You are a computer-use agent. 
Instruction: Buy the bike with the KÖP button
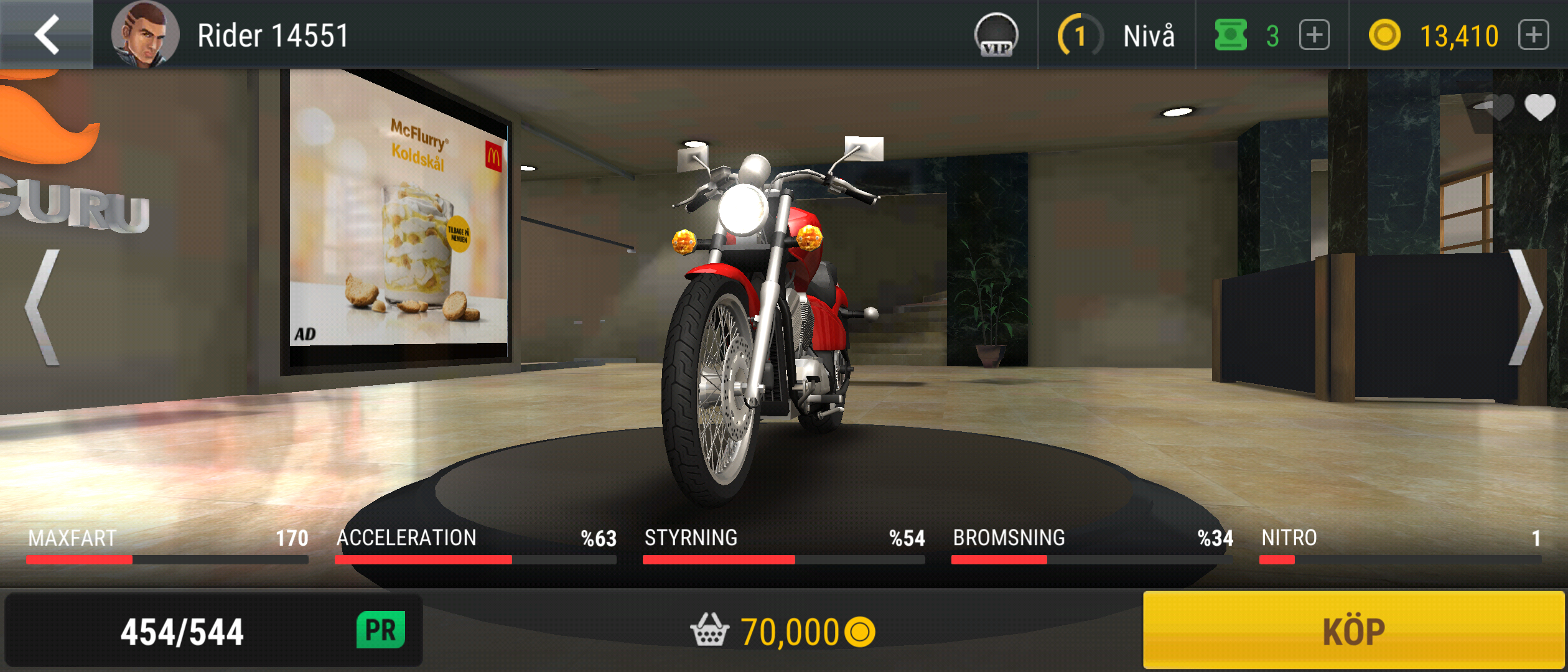coord(1353,631)
